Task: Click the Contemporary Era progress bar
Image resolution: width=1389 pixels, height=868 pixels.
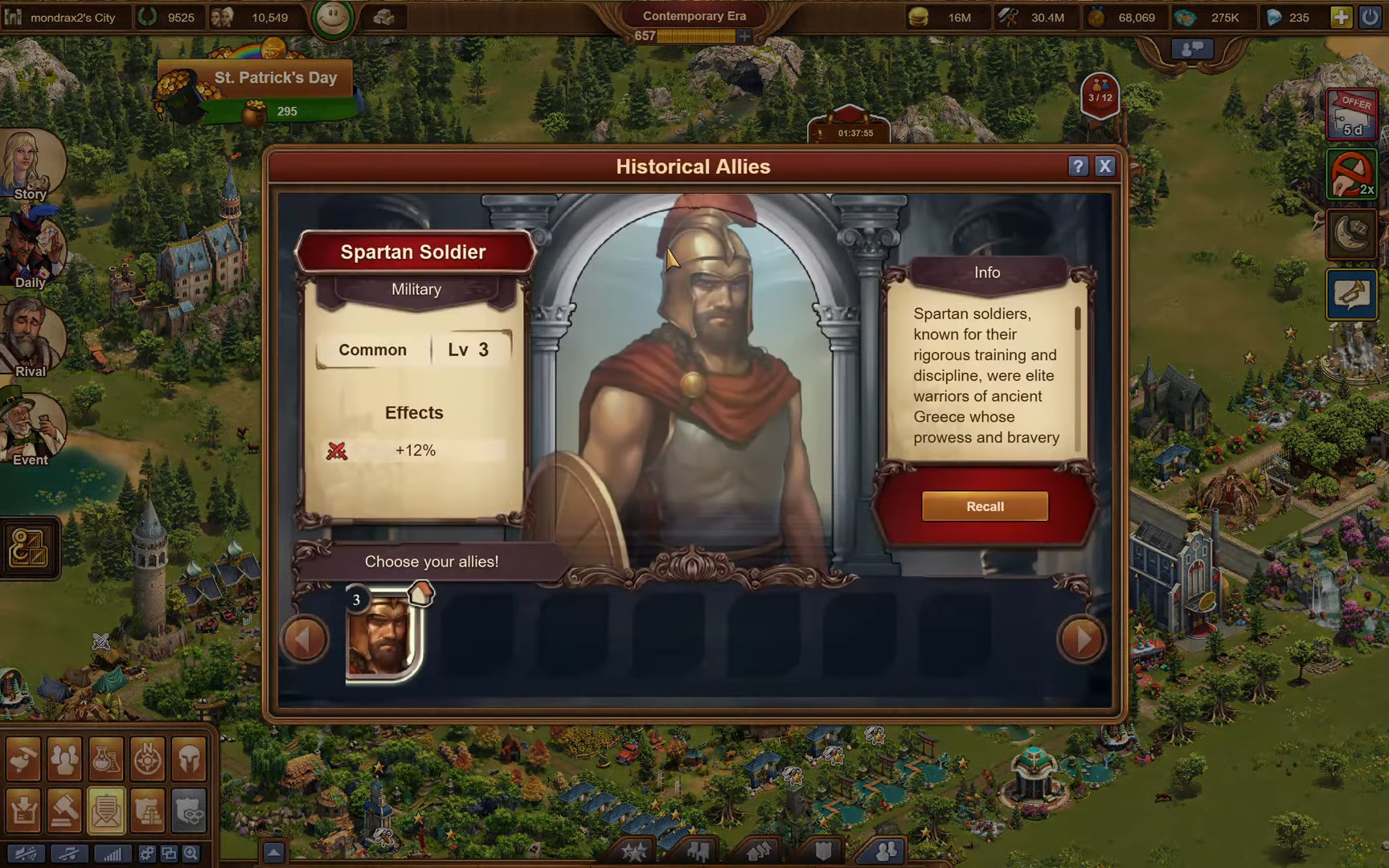Action: click(695, 35)
